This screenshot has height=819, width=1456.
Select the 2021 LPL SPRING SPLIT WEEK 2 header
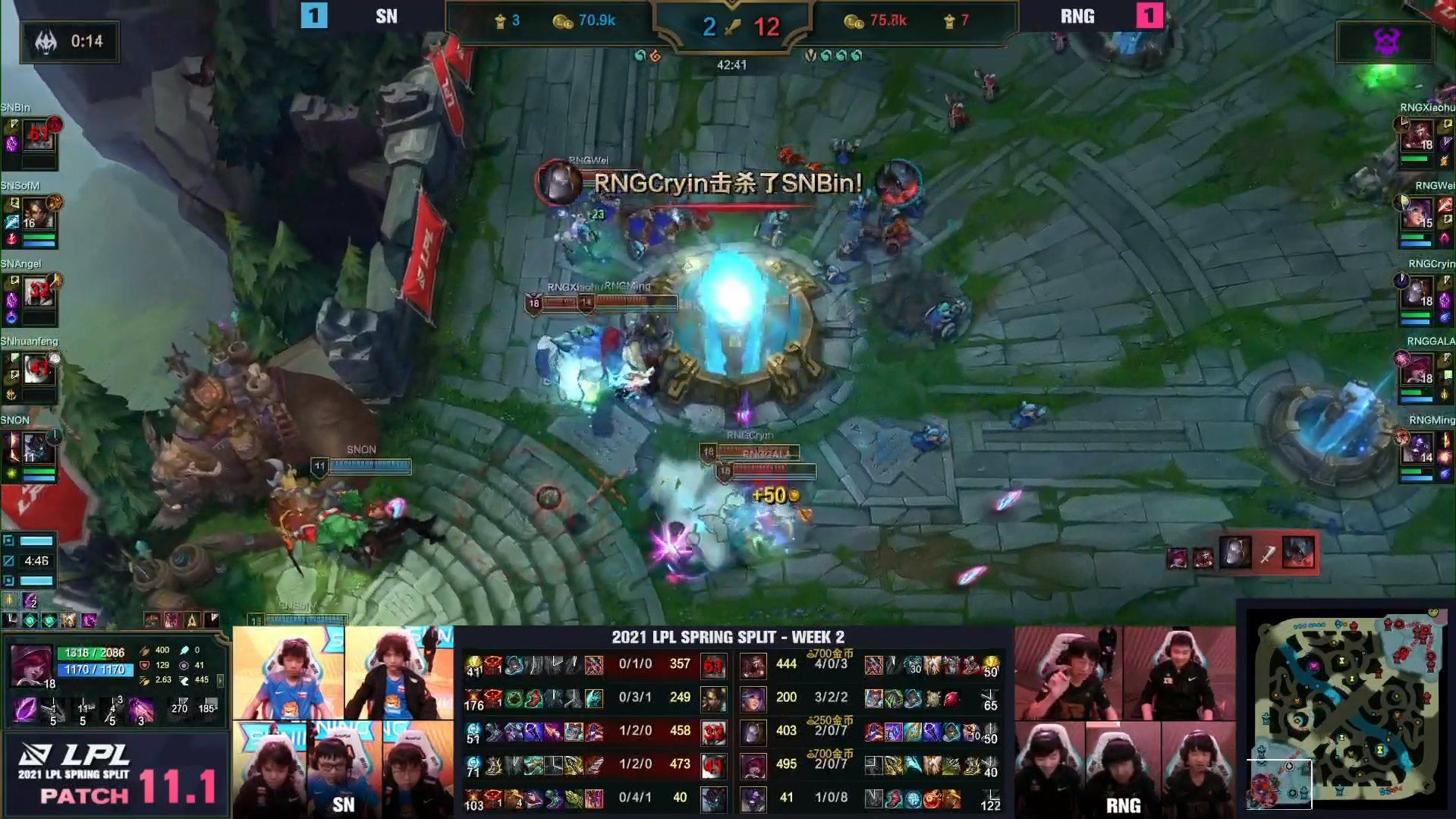(x=731, y=638)
